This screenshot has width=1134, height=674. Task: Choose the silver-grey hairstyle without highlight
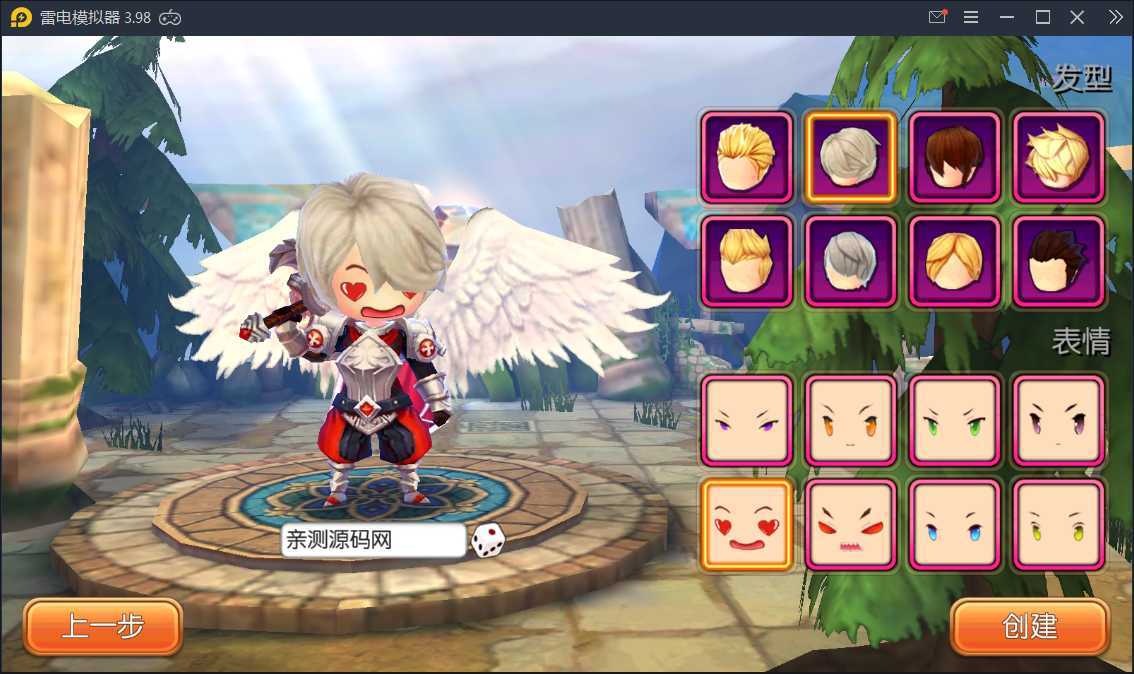tap(850, 261)
